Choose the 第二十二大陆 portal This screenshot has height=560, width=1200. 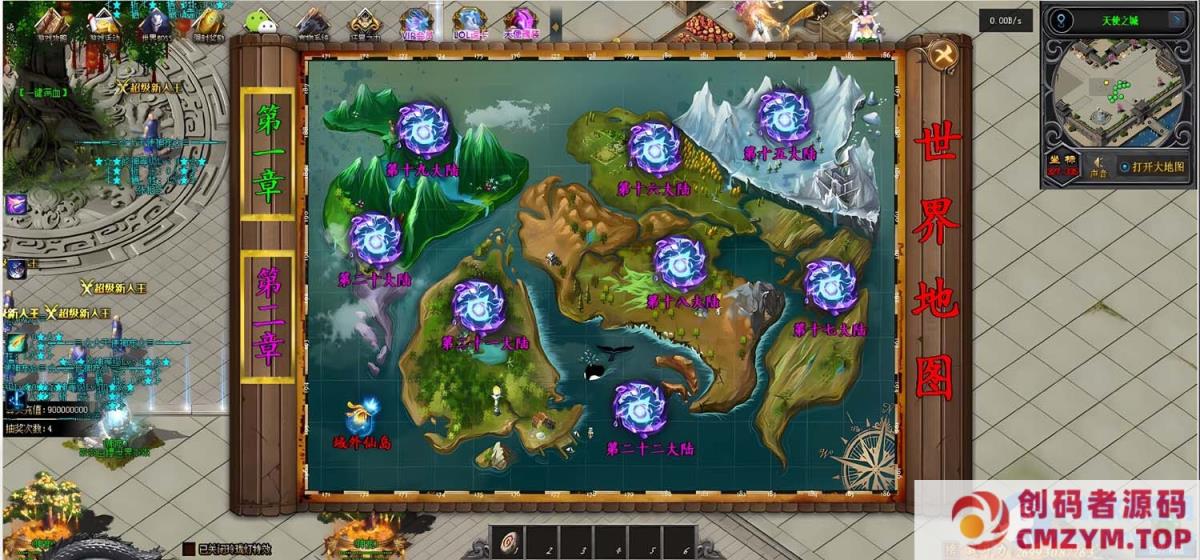click(x=639, y=409)
